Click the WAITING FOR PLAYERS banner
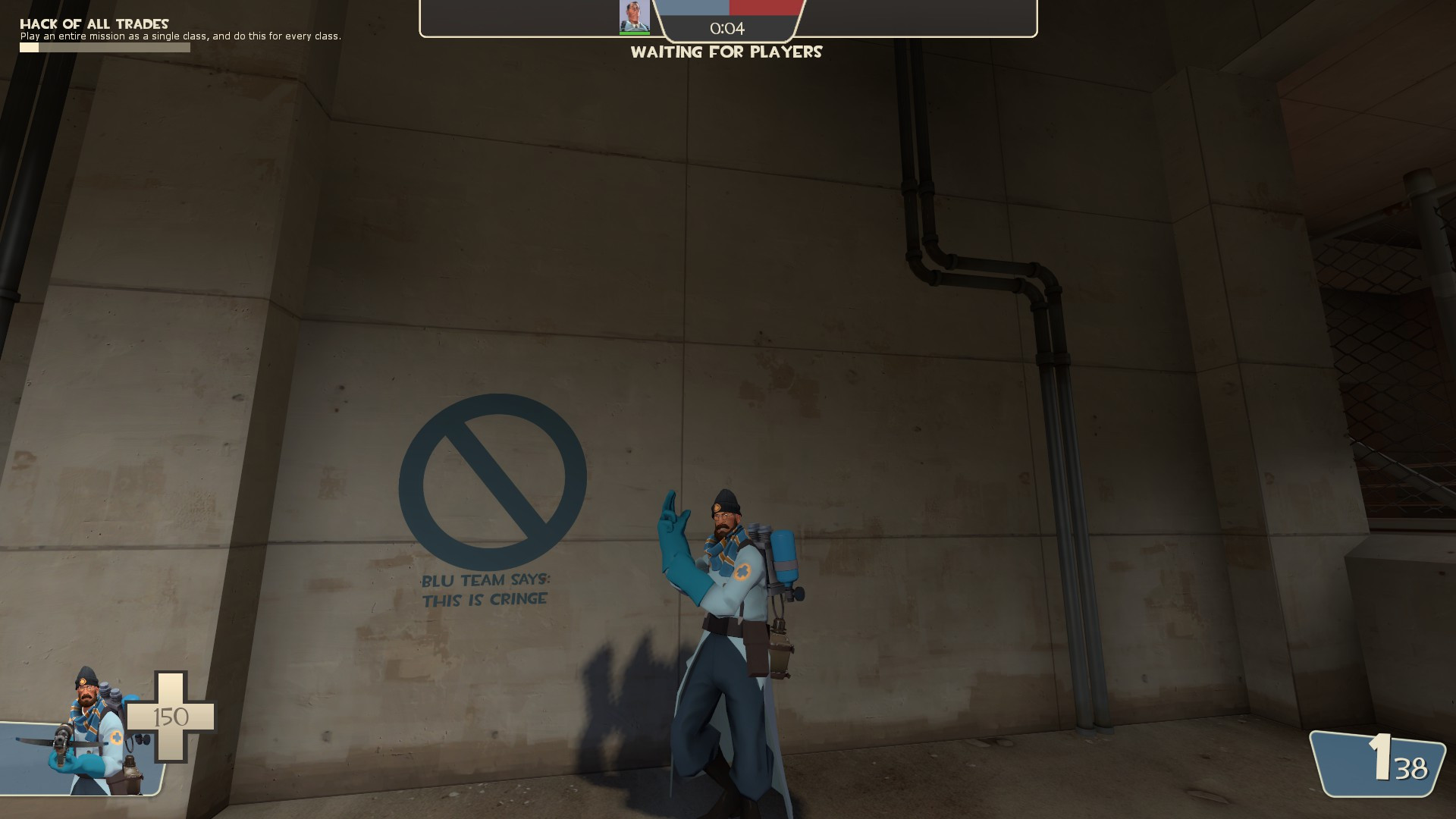The width and height of the screenshot is (1456, 819). [x=726, y=52]
